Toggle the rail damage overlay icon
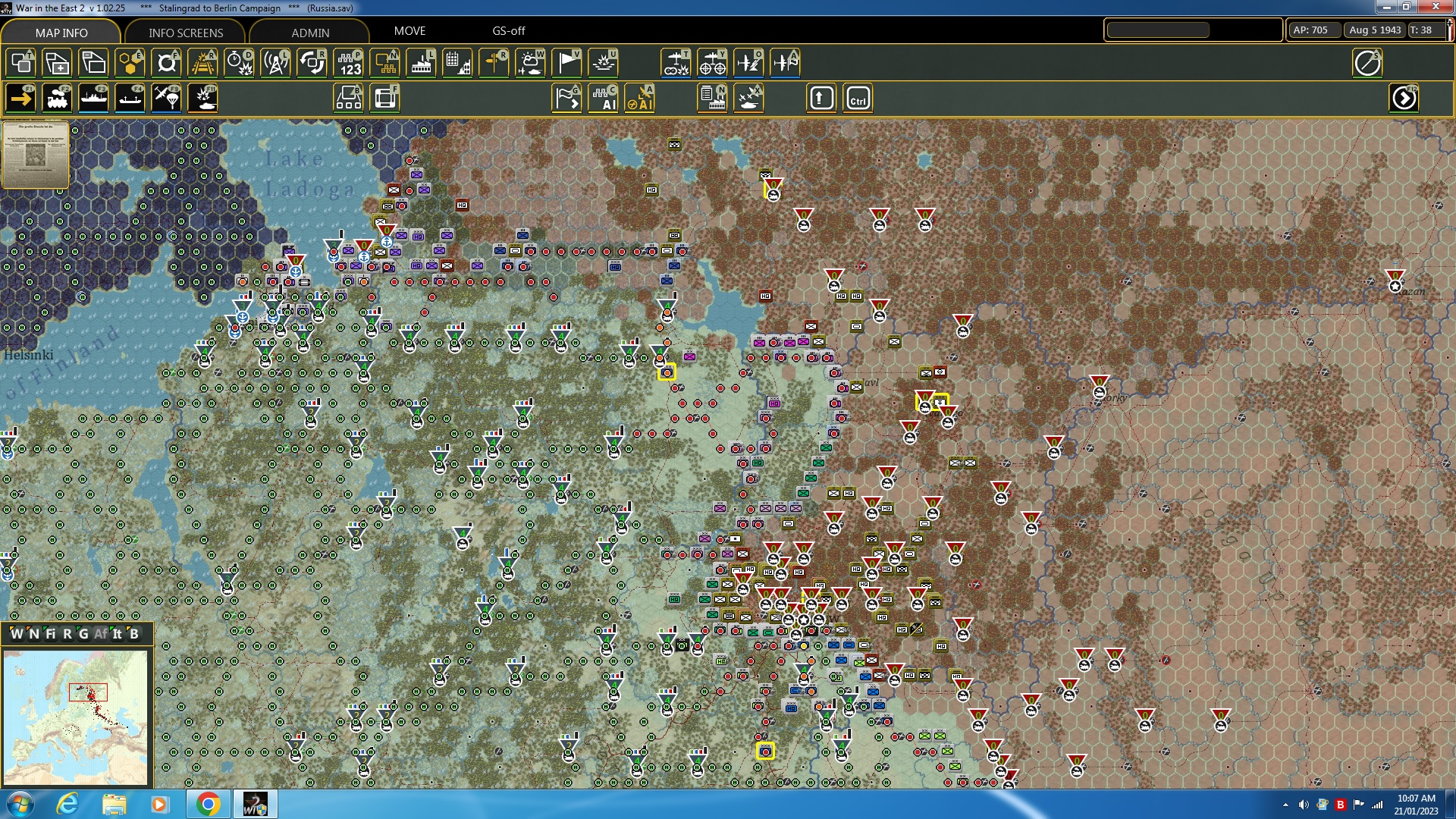This screenshot has width=1456, height=819. [202, 63]
